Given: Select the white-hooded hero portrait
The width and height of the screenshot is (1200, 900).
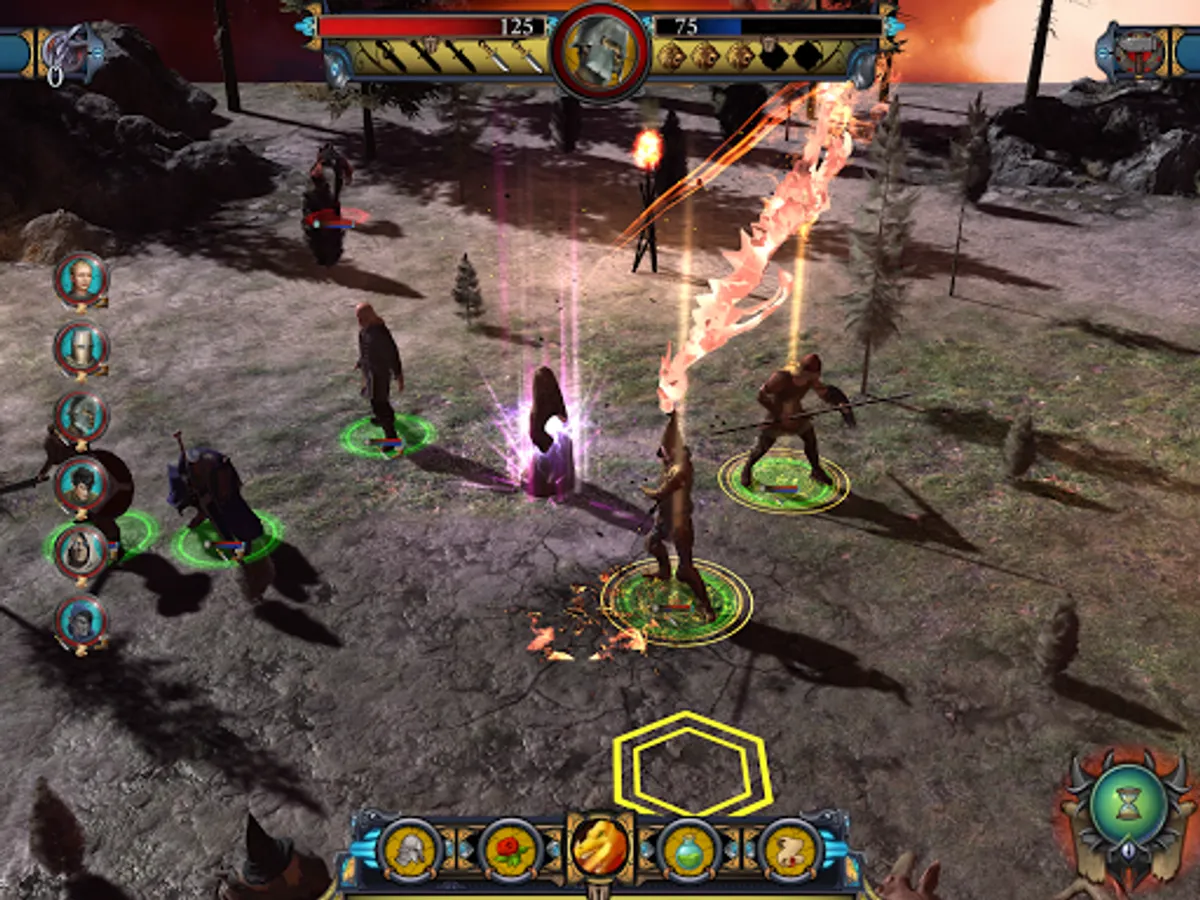Looking at the screenshot, I should pos(81,551).
